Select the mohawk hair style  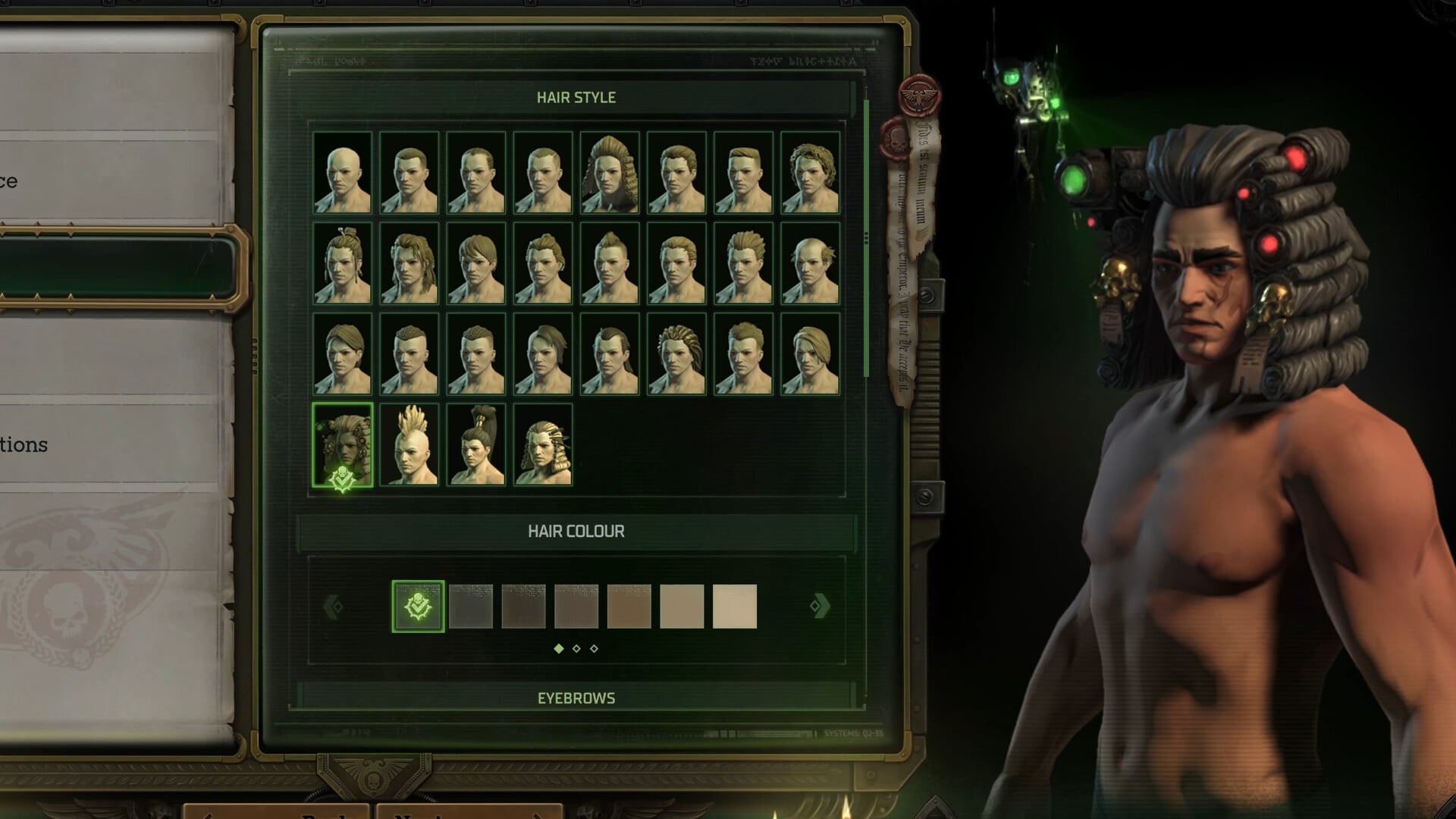(409, 444)
